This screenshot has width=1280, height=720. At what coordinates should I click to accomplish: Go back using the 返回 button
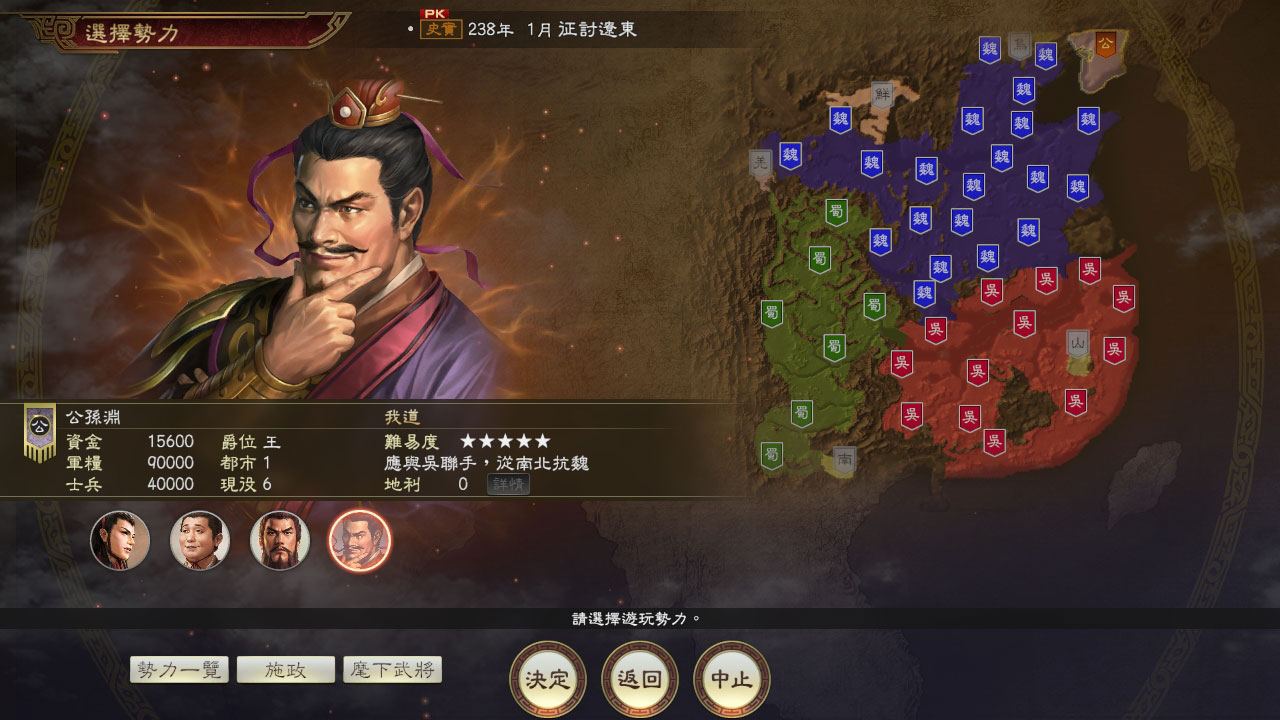pos(640,680)
